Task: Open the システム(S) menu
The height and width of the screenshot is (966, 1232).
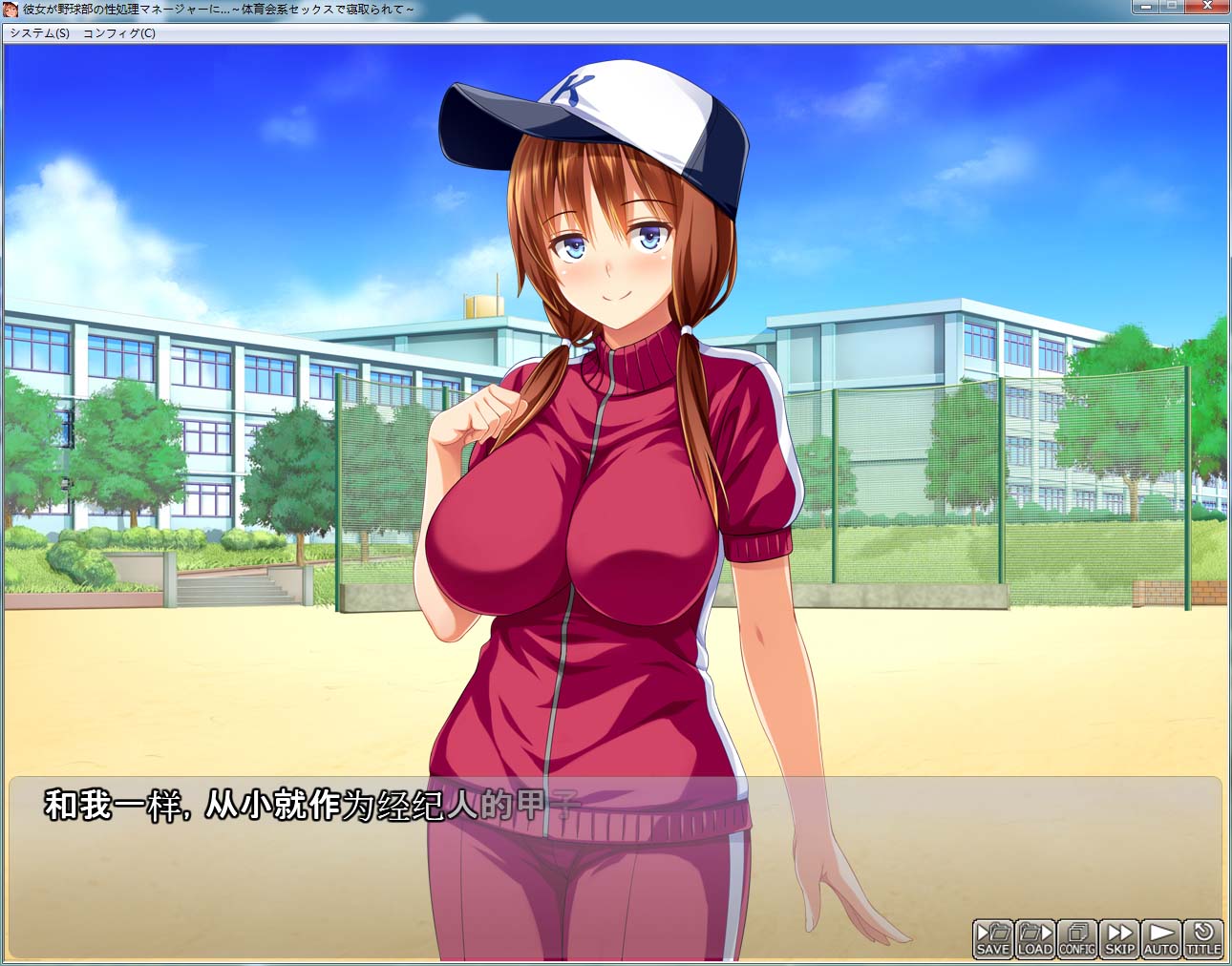Action: [x=39, y=33]
